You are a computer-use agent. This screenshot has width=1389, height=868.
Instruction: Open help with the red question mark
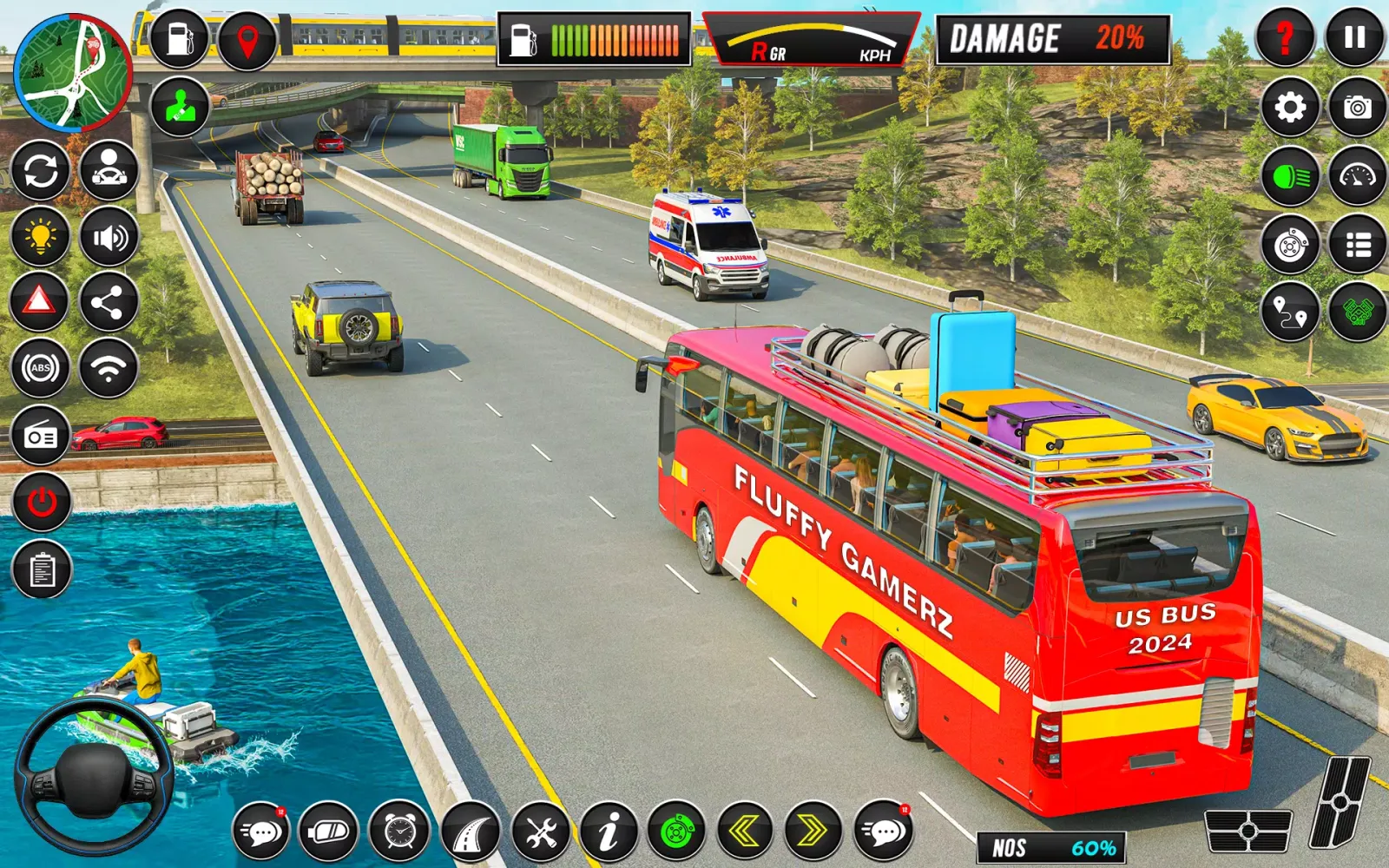(x=1286, y=37)
